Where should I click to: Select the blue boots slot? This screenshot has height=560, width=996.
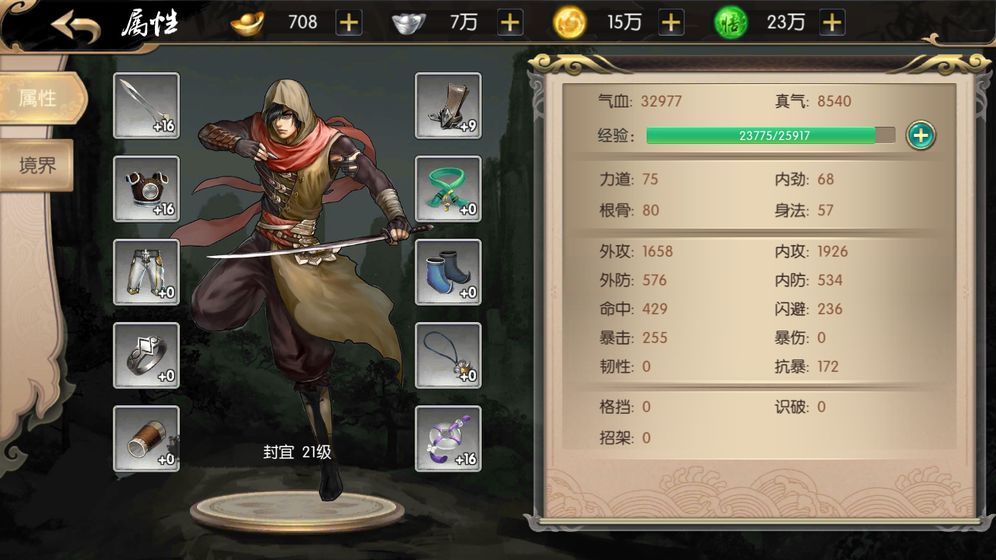[x=448, y=272]
